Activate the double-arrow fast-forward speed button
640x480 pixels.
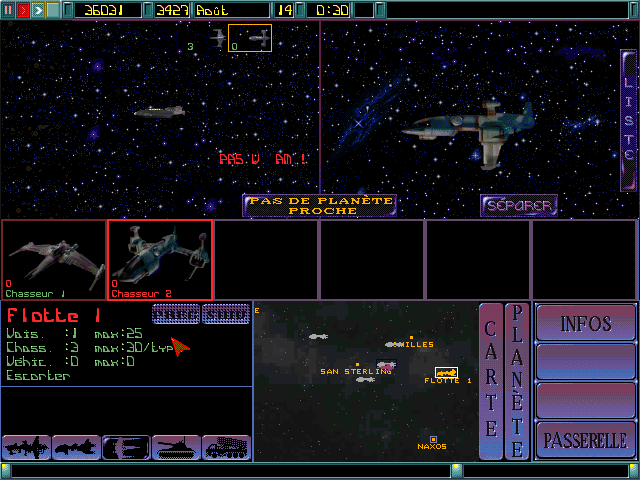38,10
